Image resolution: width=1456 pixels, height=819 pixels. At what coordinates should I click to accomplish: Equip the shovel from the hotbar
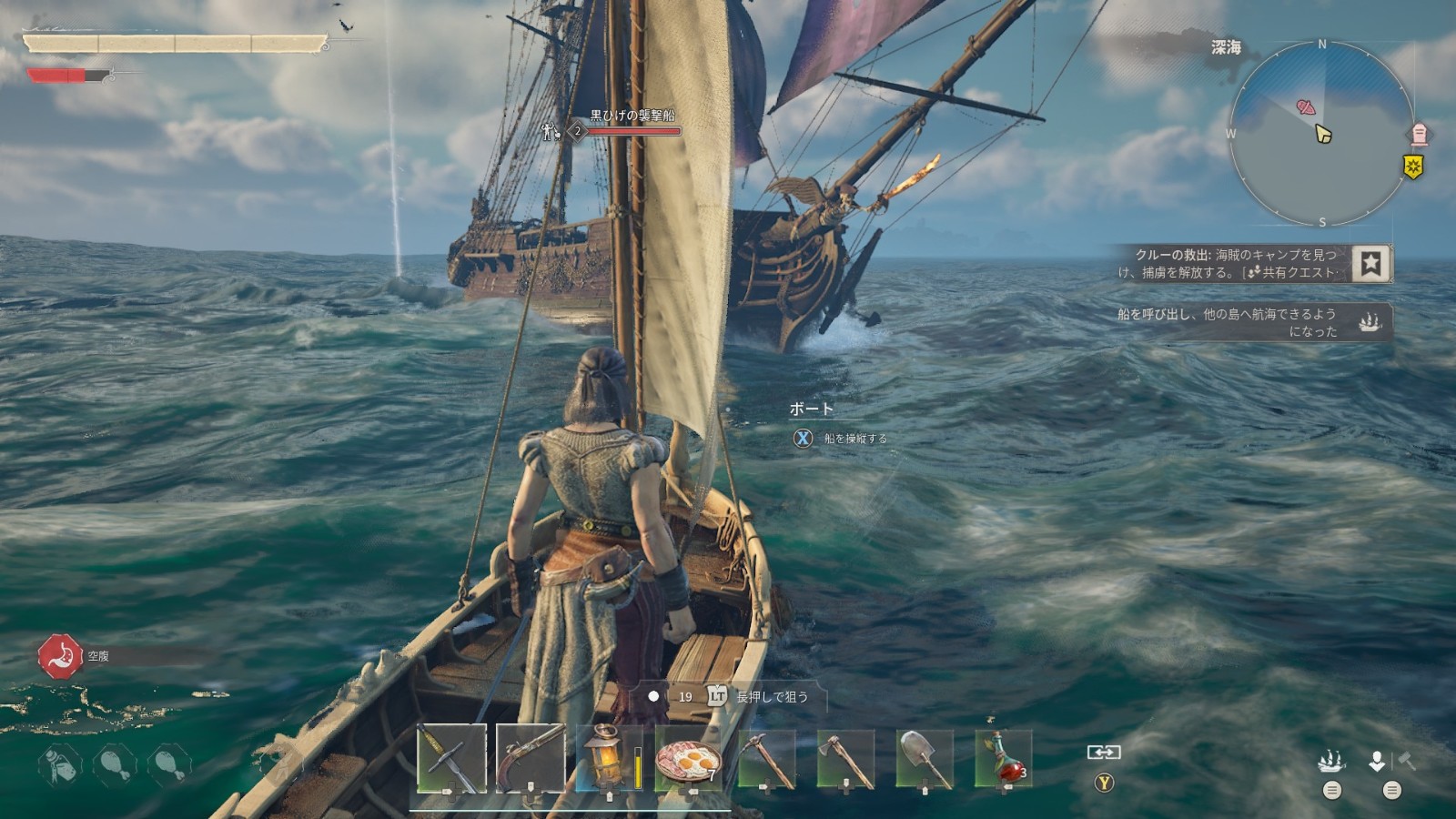(925, 758)
